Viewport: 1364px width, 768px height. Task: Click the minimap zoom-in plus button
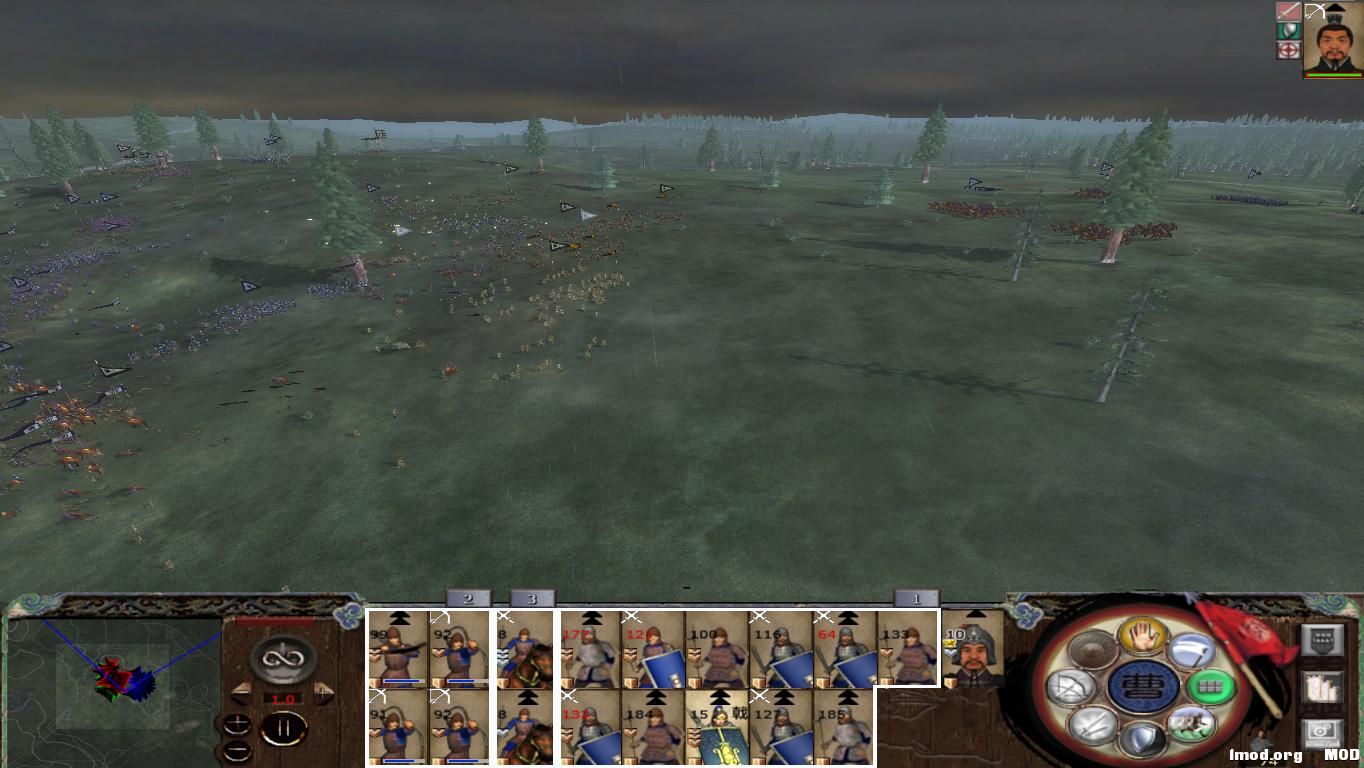[237, 722]
